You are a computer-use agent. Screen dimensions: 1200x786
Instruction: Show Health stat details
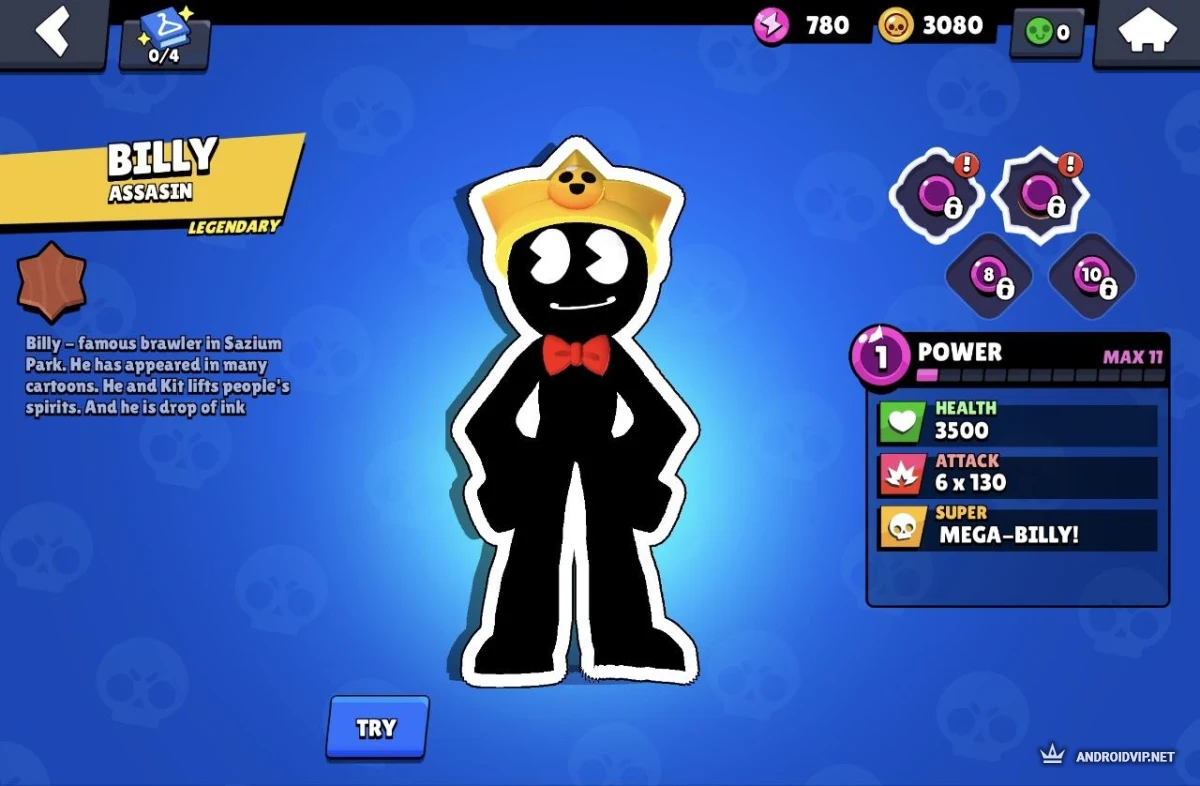pyautogui.click(x=1017, y=422)
